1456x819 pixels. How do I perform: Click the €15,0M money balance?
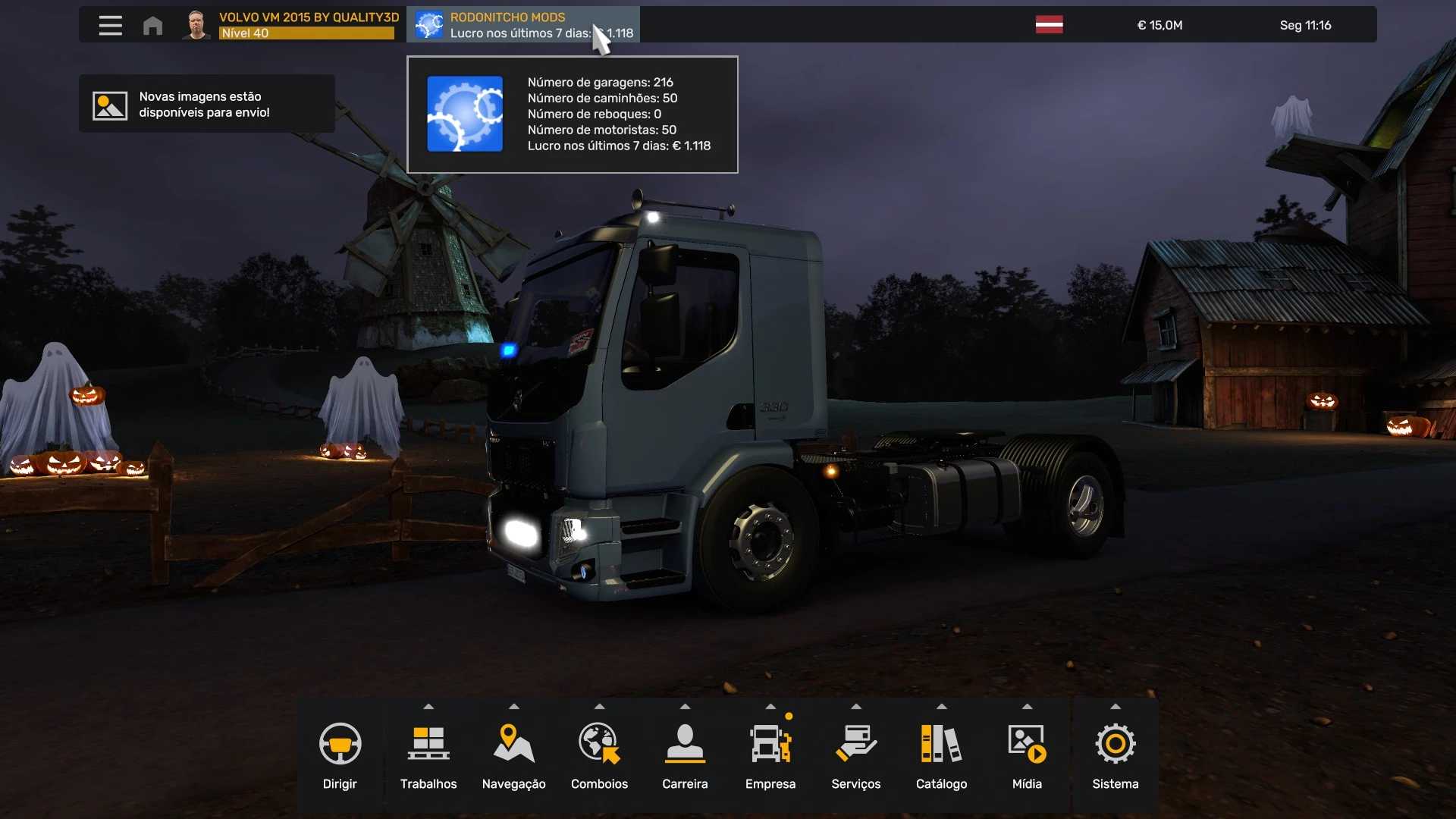click(1159, 25)
